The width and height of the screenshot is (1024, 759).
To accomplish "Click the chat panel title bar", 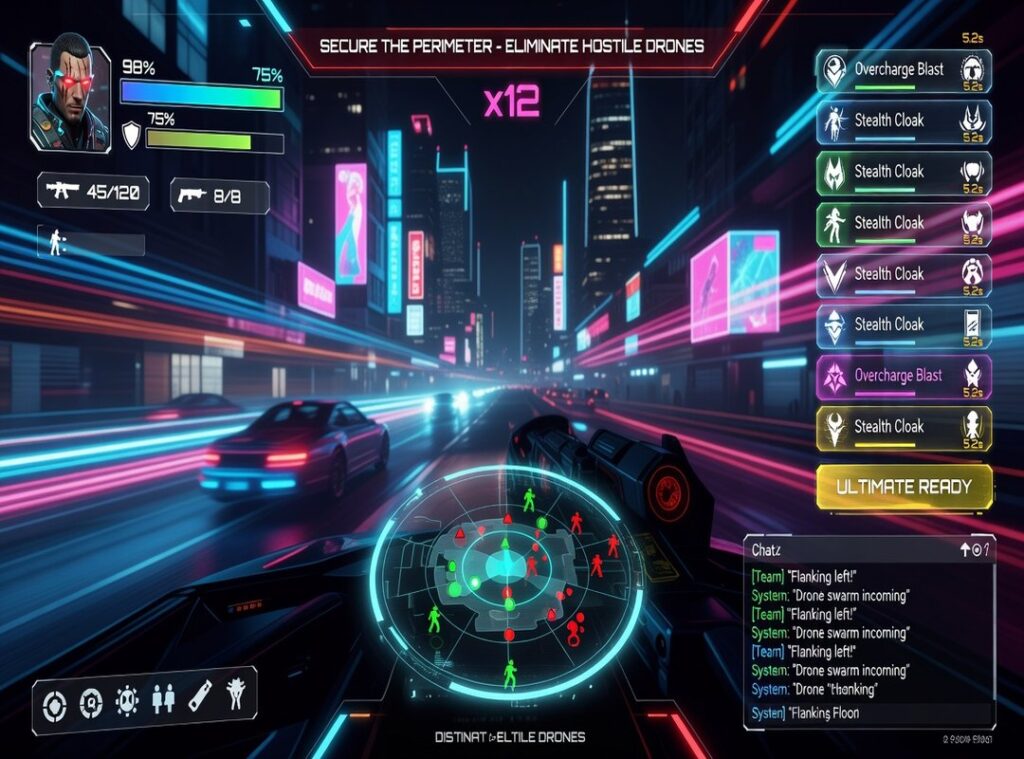I will [x=850, y=549].
